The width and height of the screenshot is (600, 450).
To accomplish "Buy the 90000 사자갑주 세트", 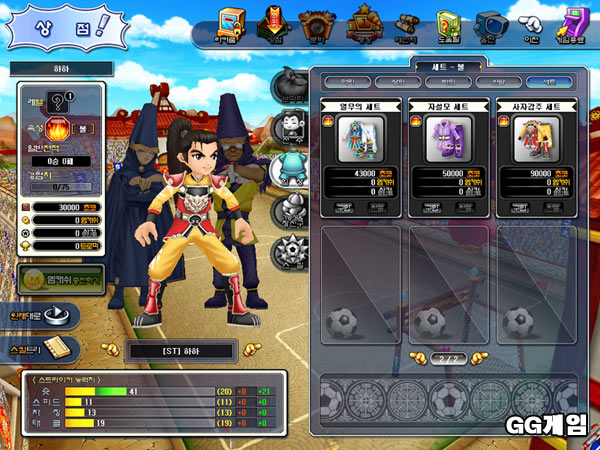I will [x=520, y=208].
